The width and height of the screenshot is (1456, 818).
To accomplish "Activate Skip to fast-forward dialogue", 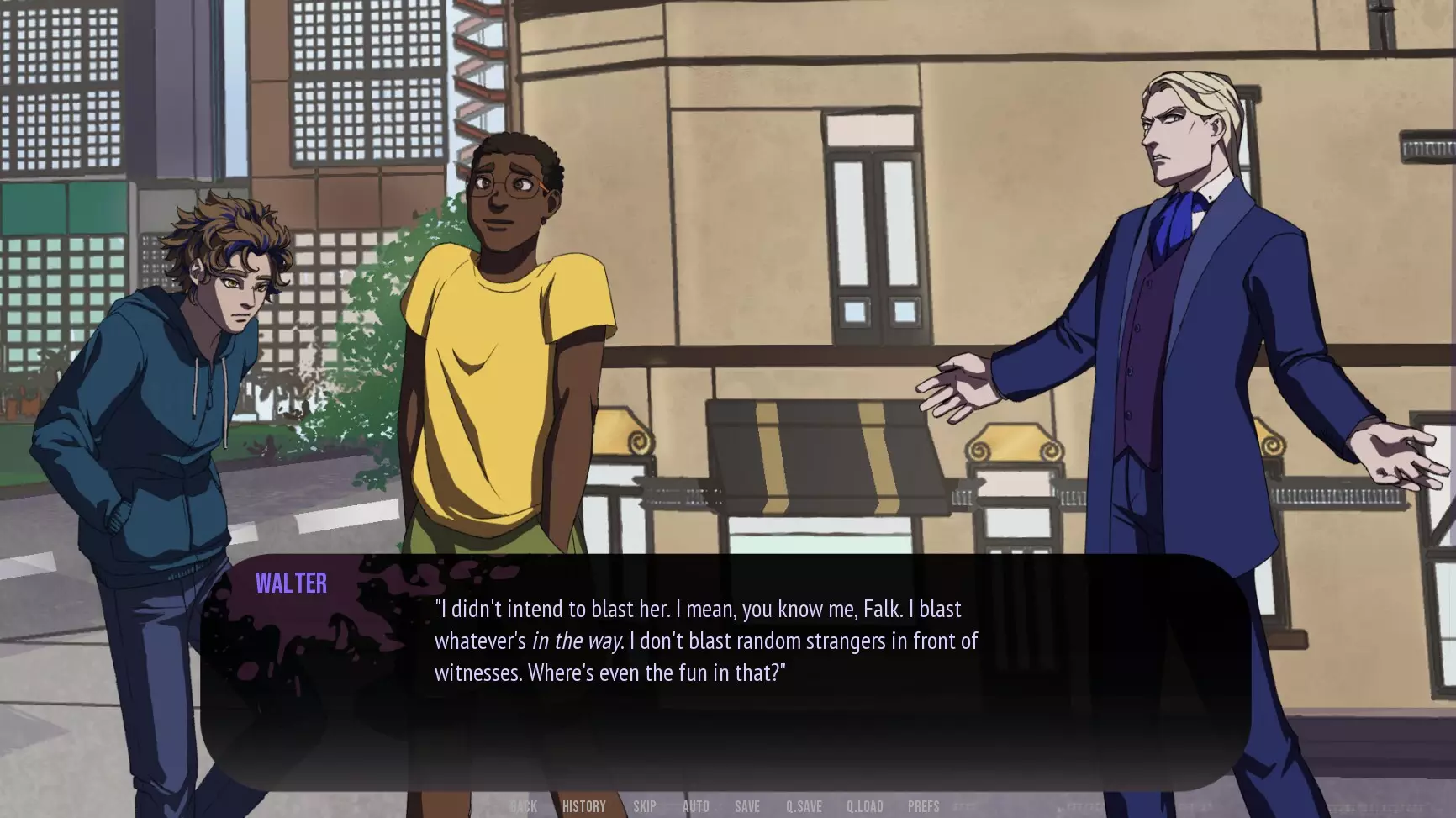I will click(x=645, y=806).
